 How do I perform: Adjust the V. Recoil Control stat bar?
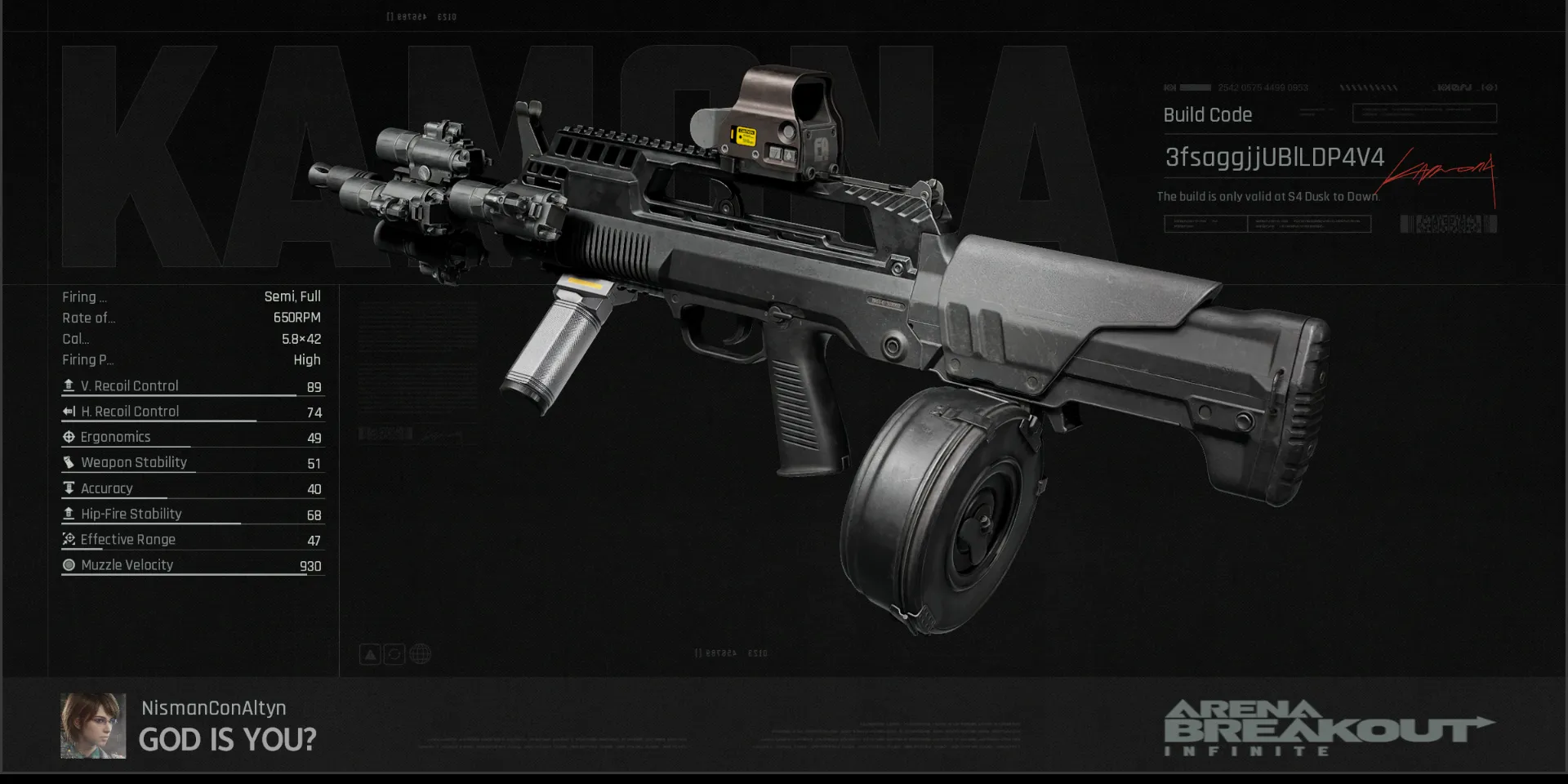click(x=188, y=397)
